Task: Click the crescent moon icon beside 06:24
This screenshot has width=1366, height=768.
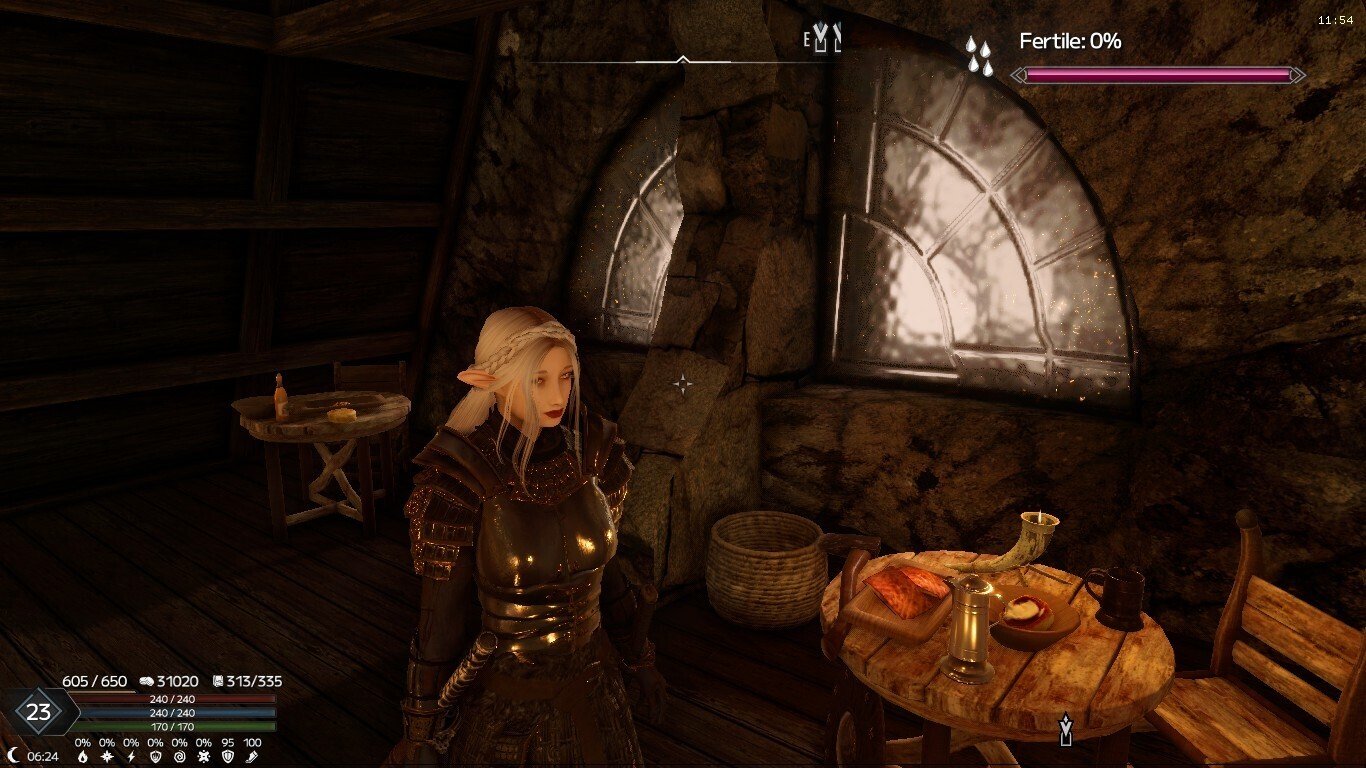Action: click(13, 754)
